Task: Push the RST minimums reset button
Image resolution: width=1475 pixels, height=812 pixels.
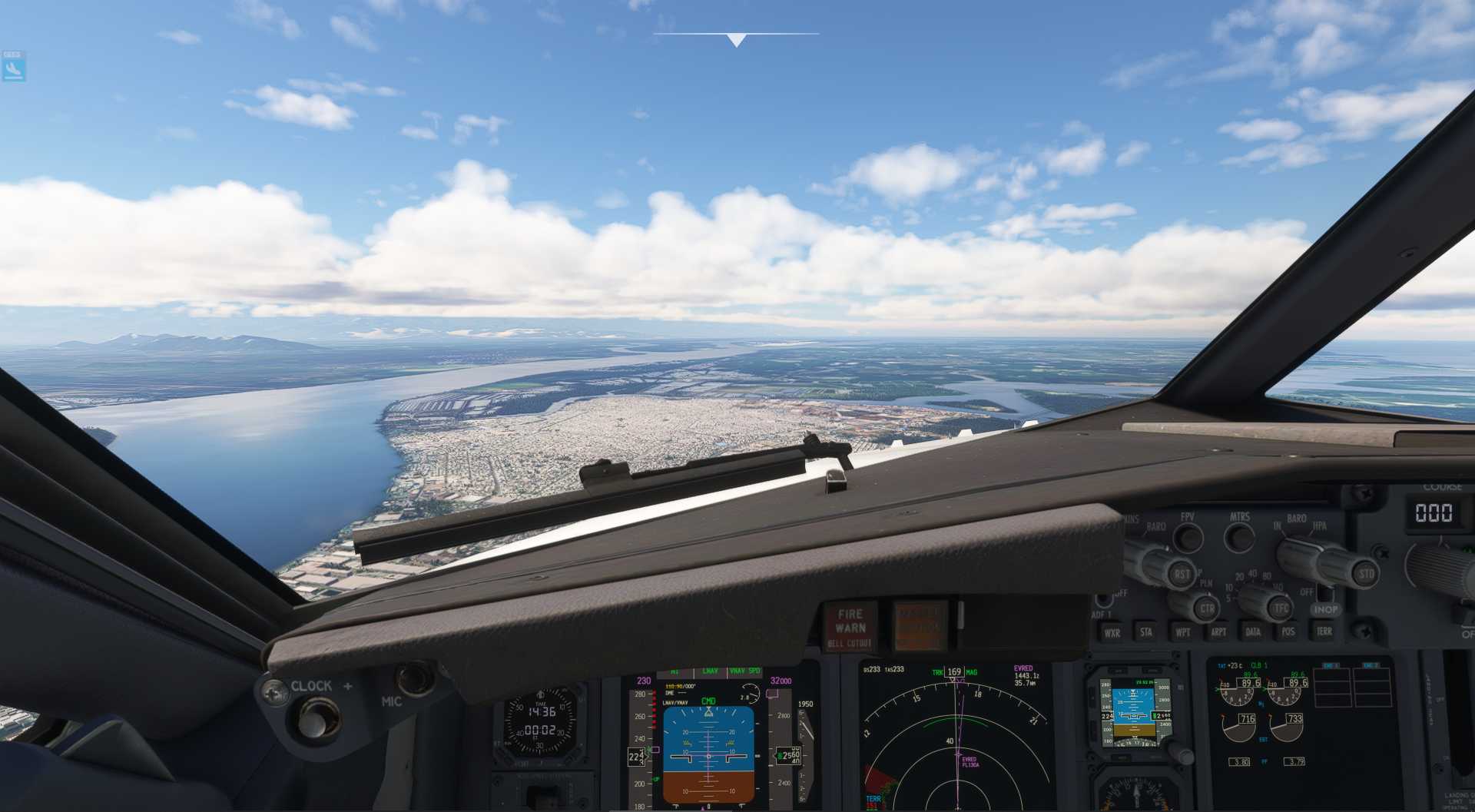Action: click(x=1181, y=573)
